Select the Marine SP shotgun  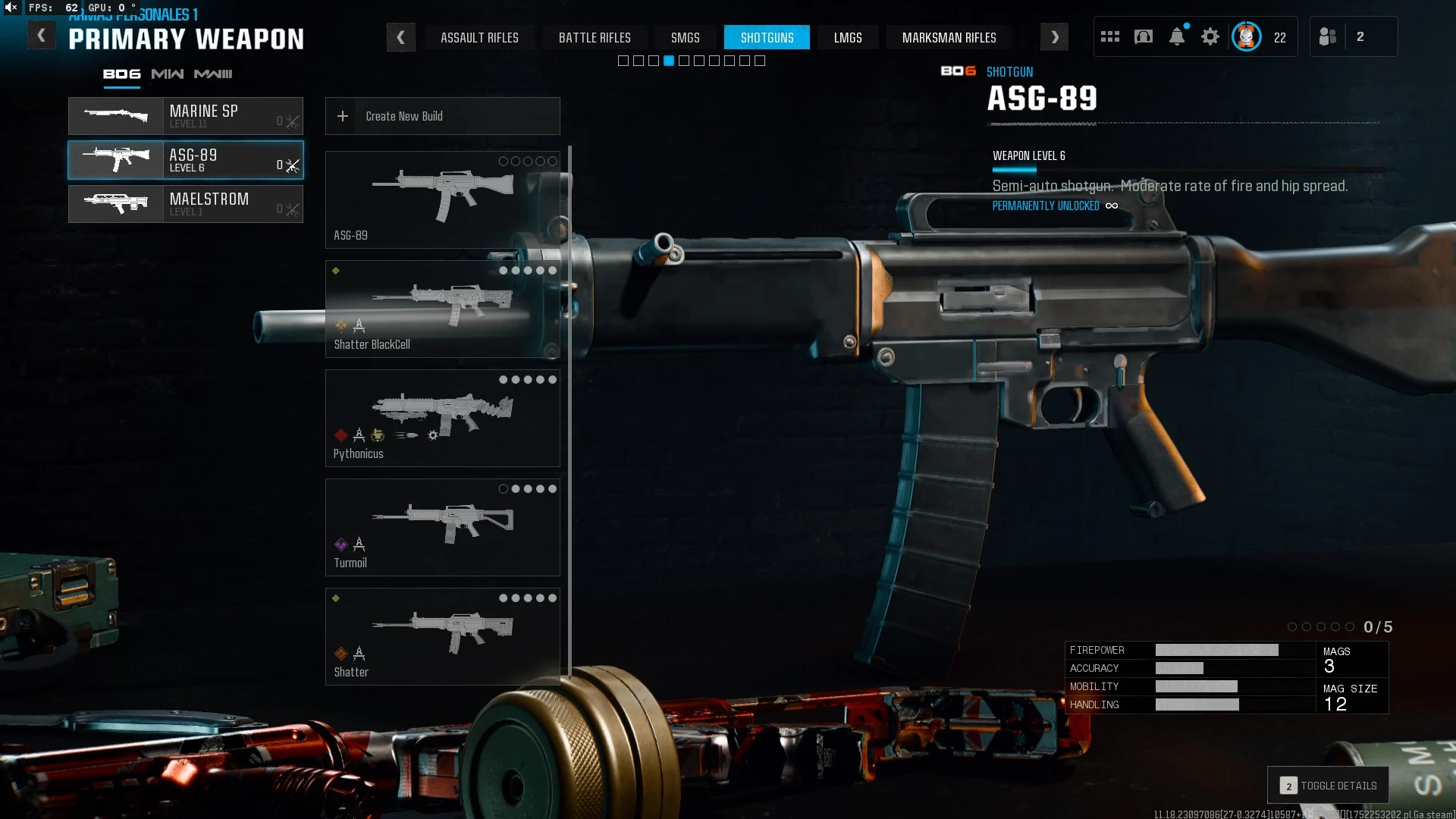point(186,116)
